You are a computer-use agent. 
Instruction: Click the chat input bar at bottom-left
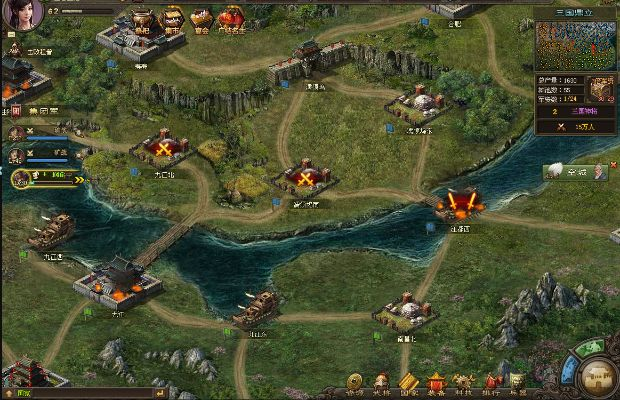pyautogui.click(x=80, y=393)
